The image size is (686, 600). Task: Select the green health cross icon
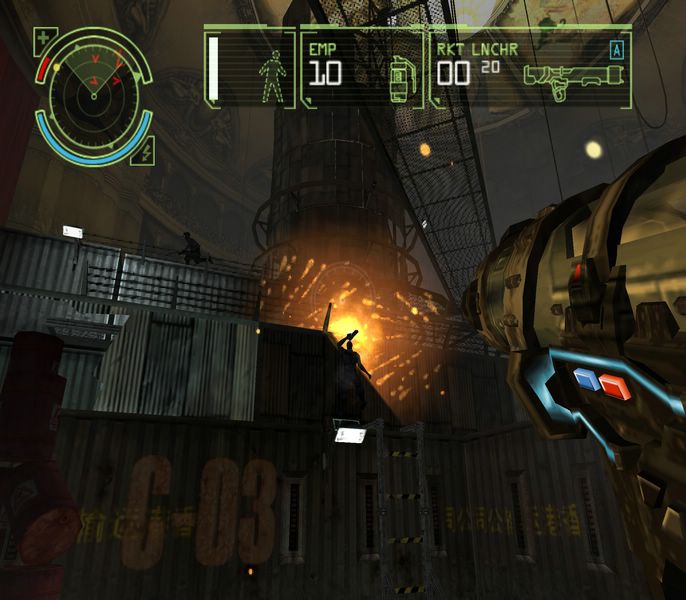point(45,41)
